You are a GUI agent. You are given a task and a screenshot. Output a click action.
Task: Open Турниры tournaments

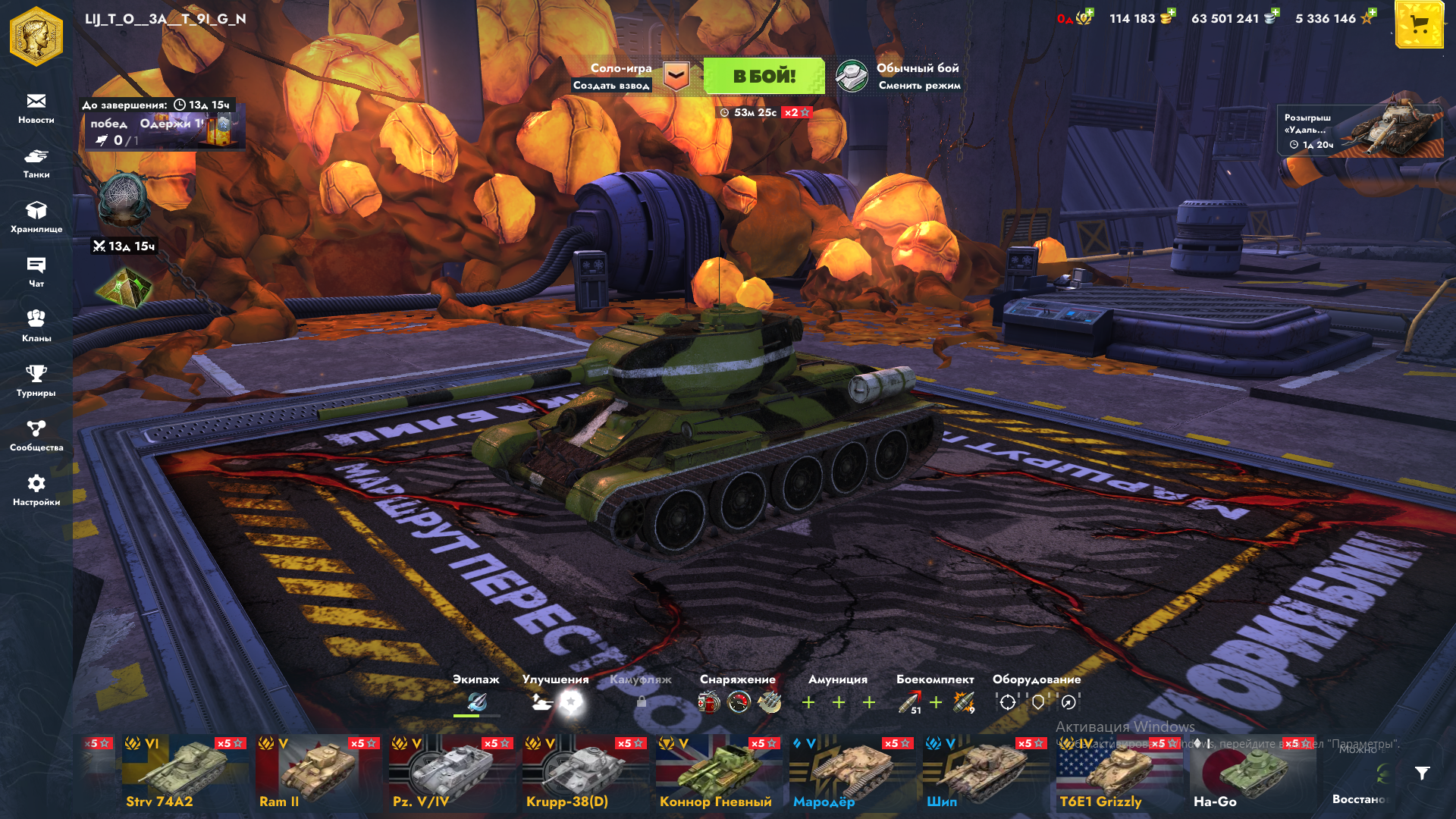36,381
